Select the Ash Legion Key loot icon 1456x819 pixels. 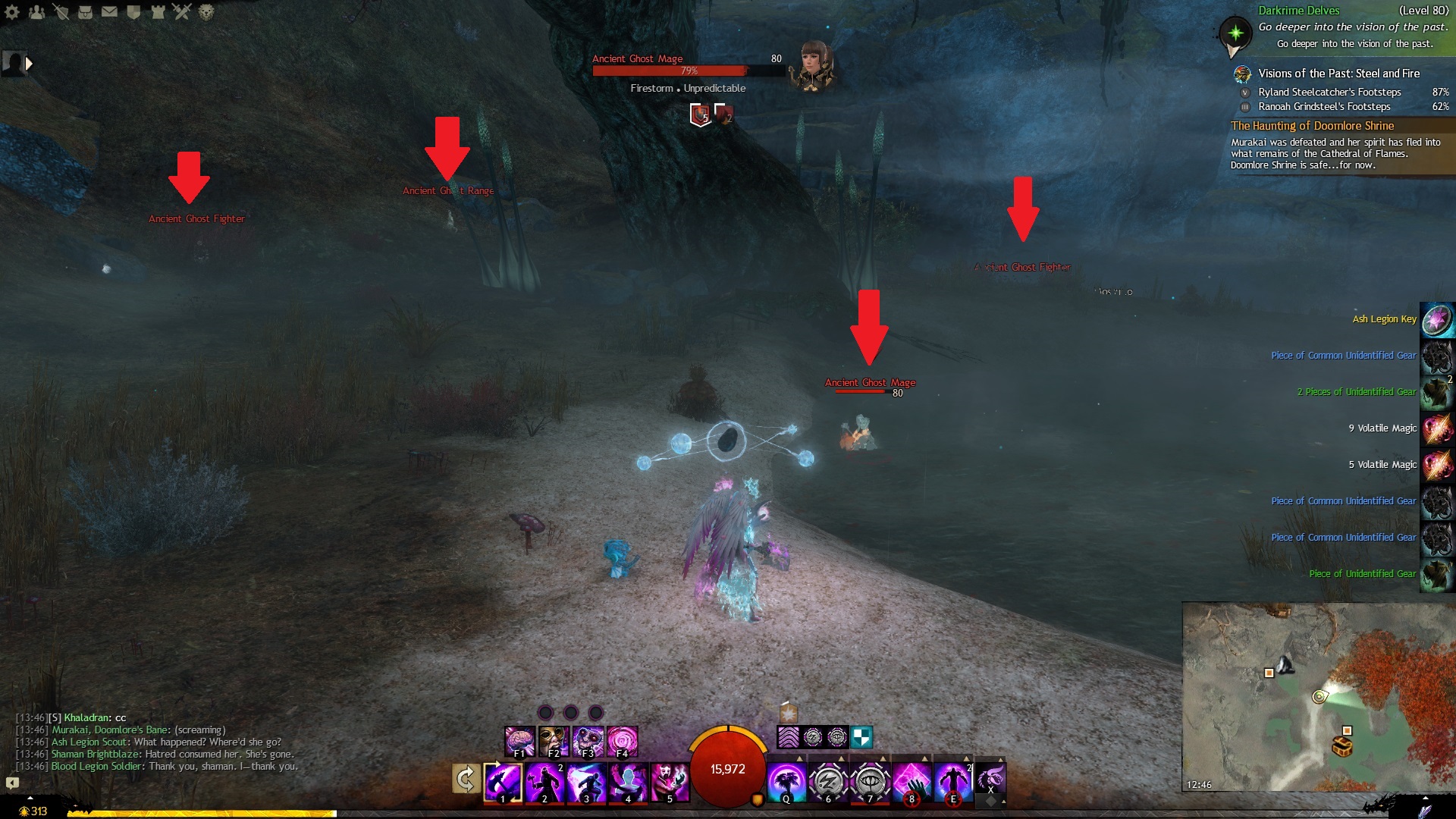click(x=1436, y=319)
